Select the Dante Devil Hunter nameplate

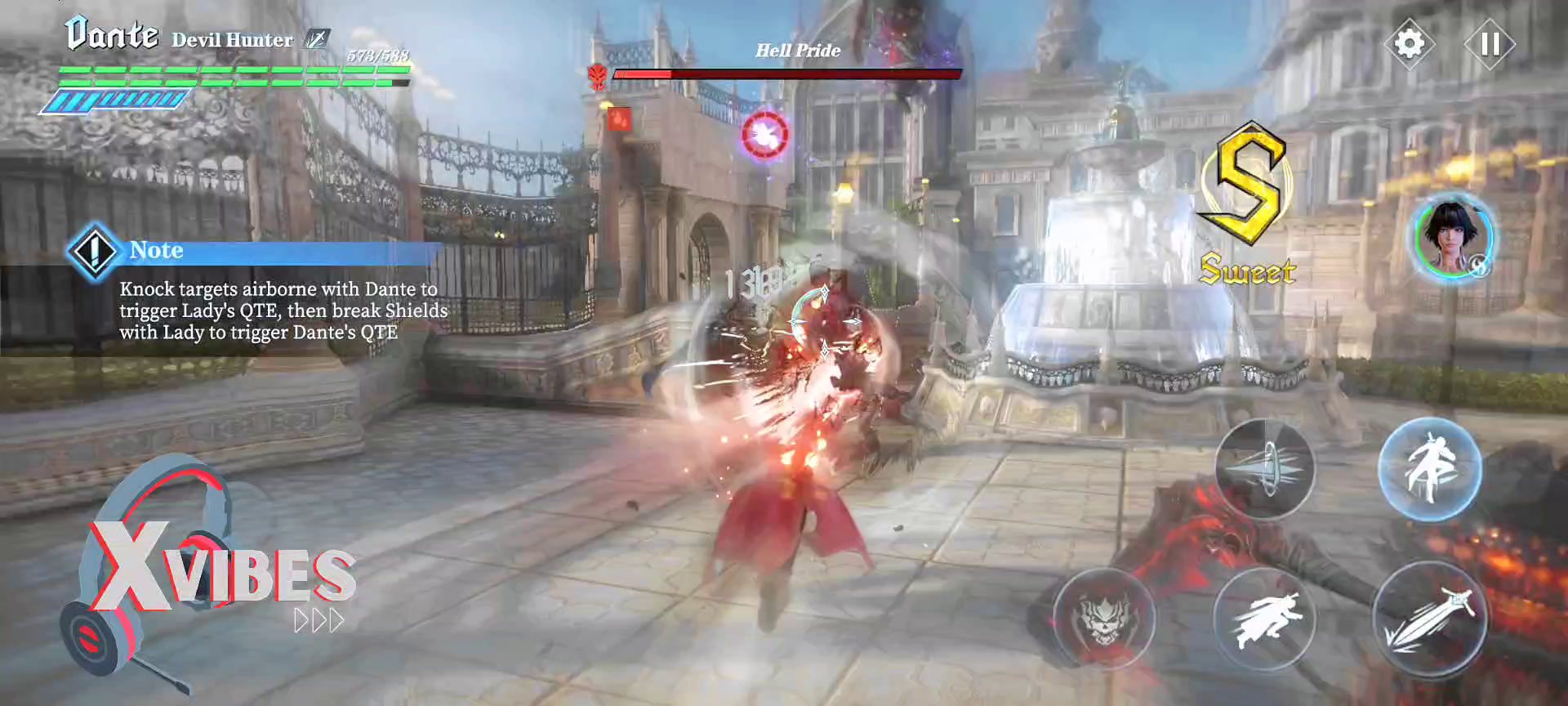click(x=114, y=34)
